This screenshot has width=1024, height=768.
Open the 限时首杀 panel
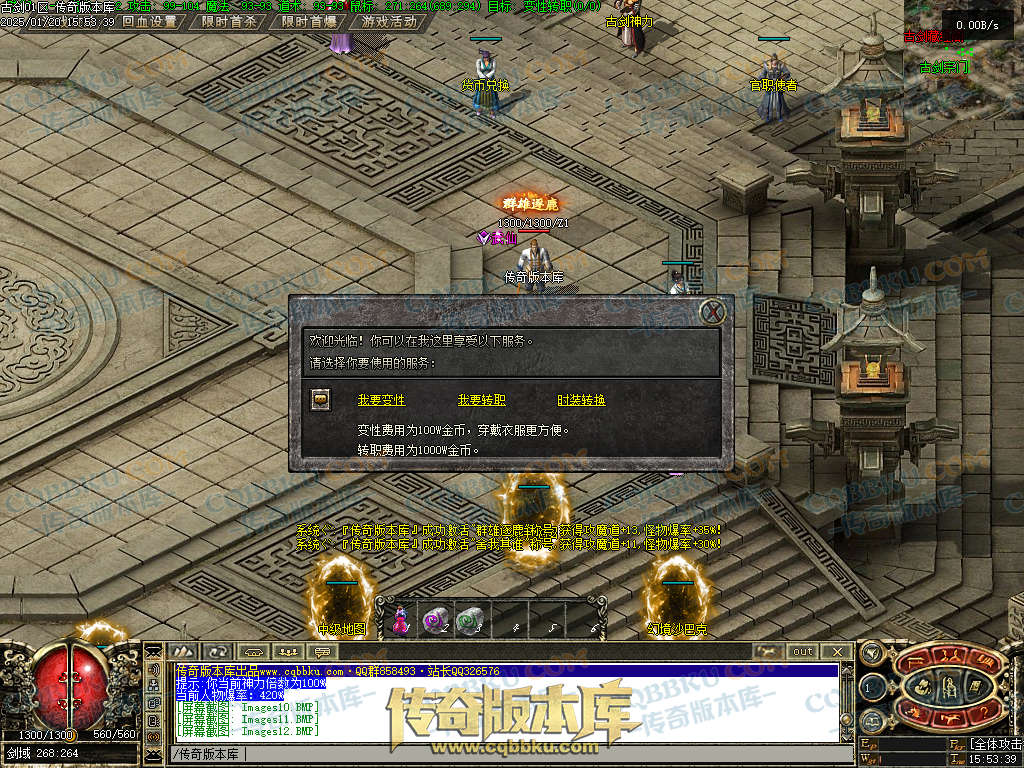click(228, 21)
